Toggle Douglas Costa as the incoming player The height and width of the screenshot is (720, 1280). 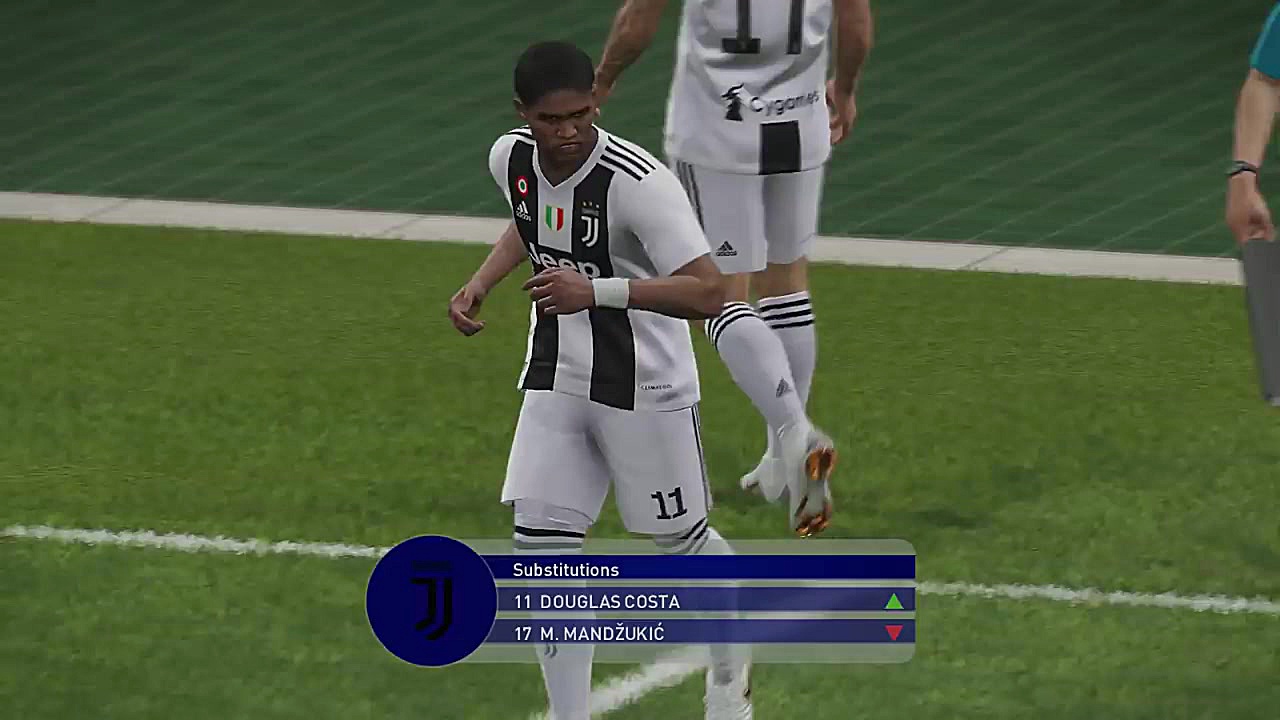click(700, 602)
